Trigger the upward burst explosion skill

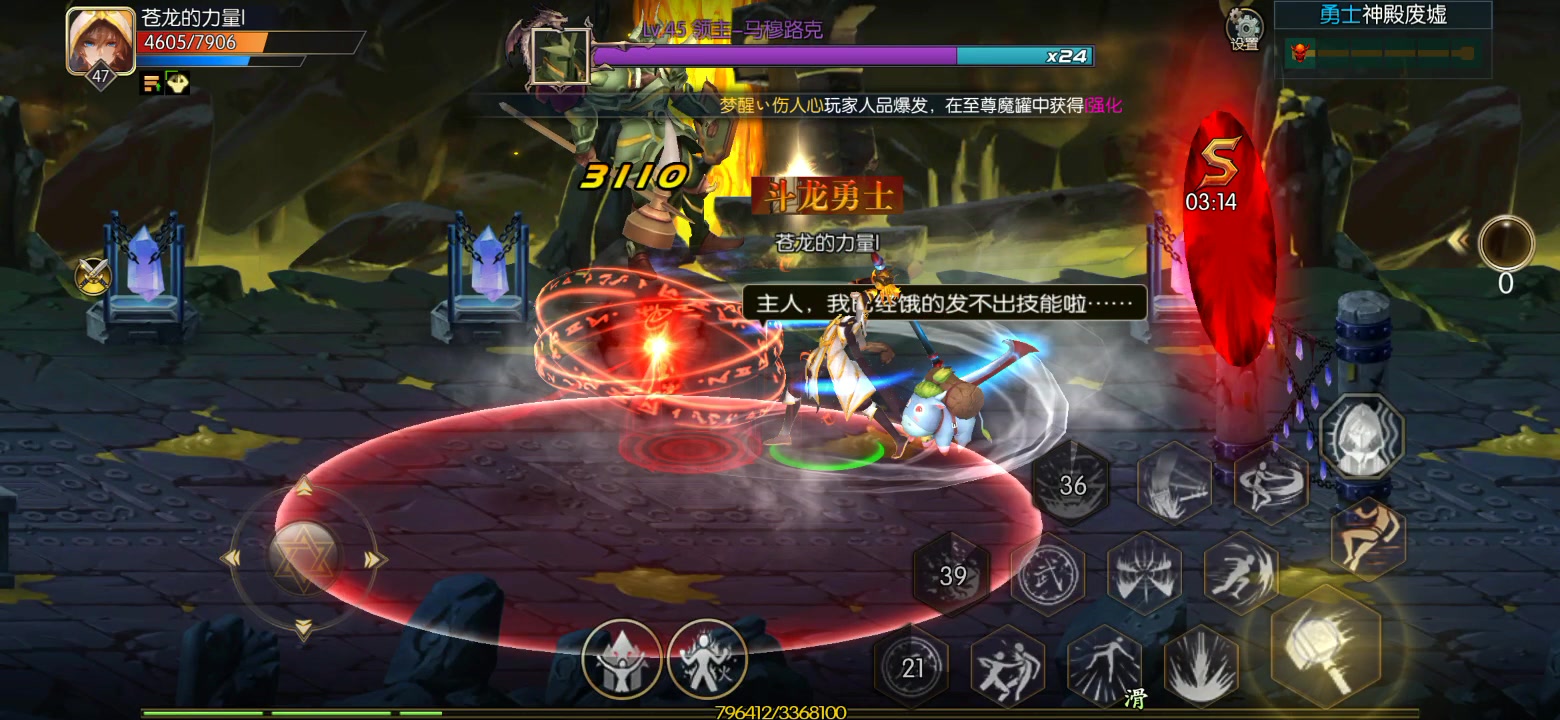pos(1200,667)
